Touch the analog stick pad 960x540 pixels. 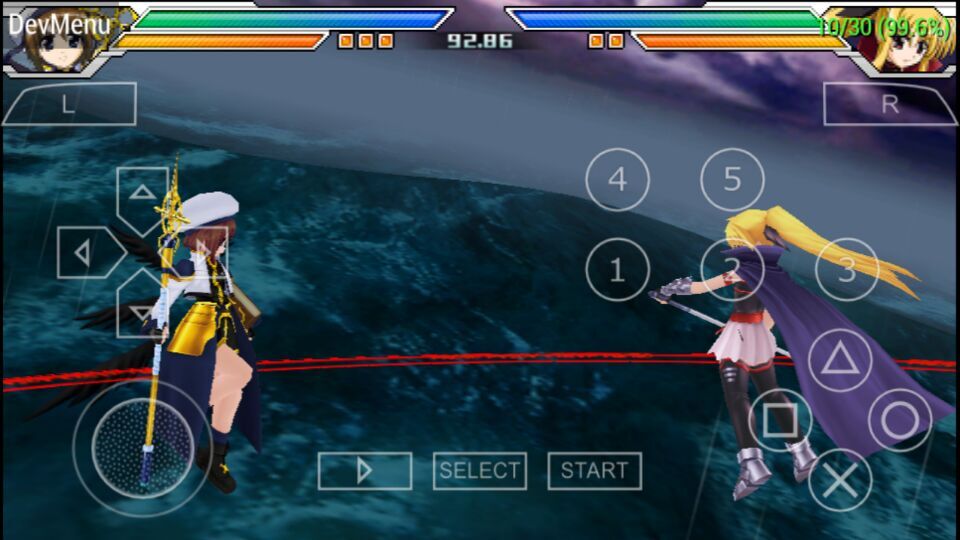coord(142,447)
